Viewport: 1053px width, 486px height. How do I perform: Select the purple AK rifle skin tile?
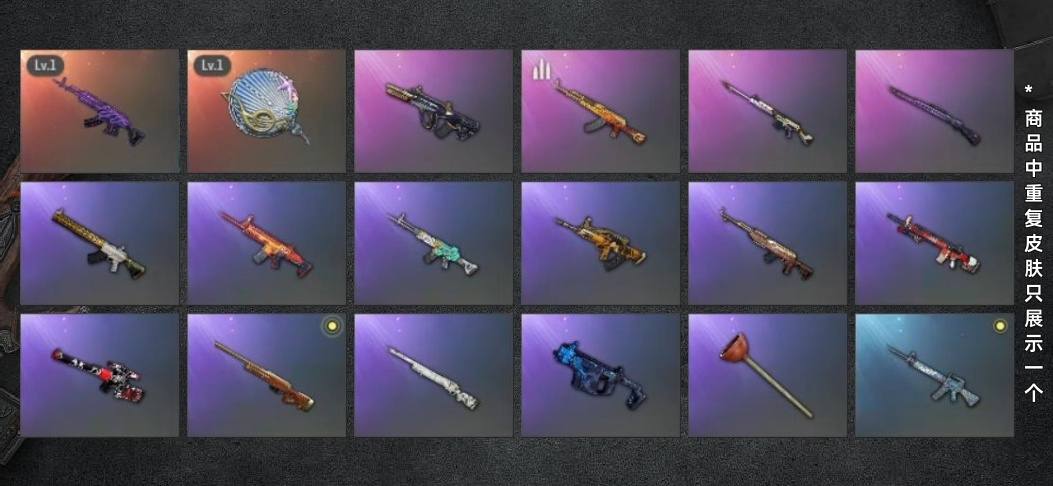point(100,111)
